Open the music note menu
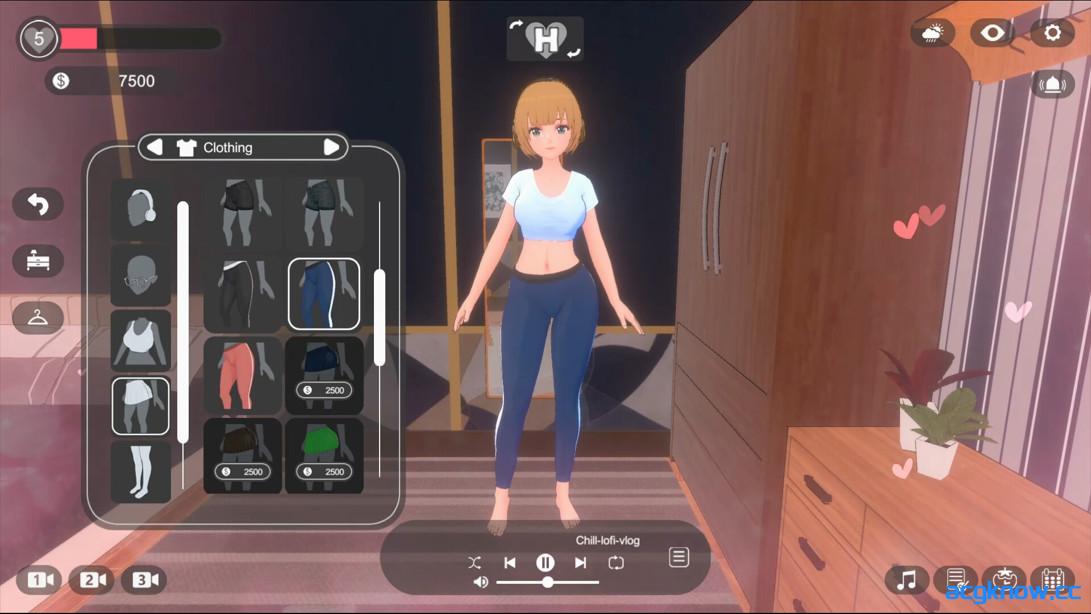 pyautogui.click(x=906, y=579)
